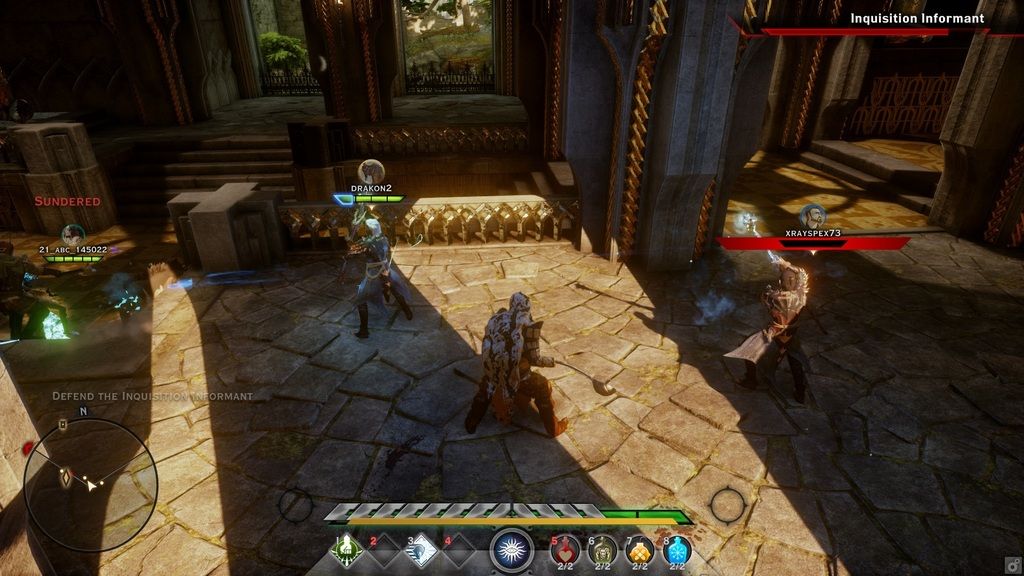Select ally DRAKON2's portrait nameplate

click(371, 172)
